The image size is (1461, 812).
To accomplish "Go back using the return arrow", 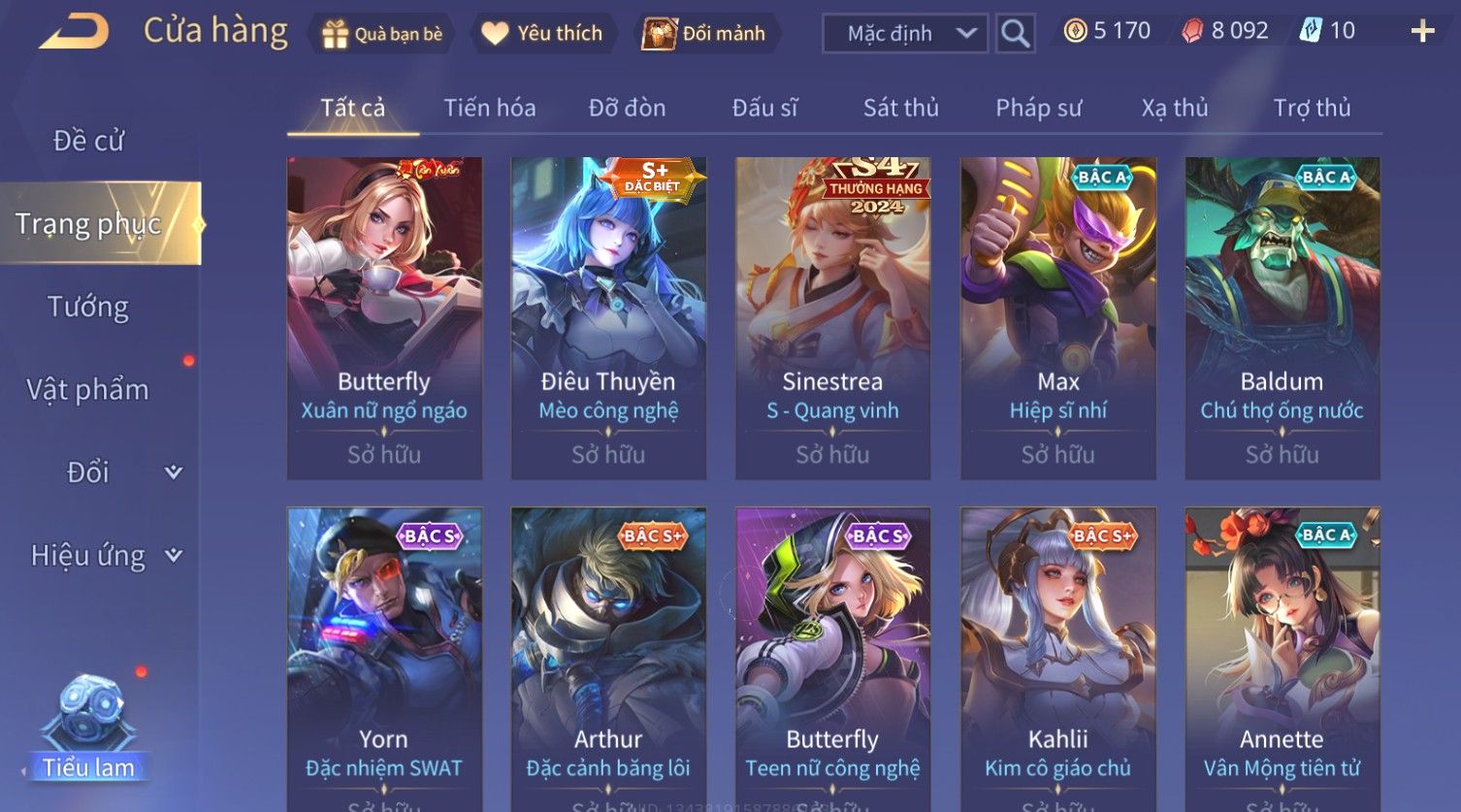I will pyautogui.click(x=74, y=32).
